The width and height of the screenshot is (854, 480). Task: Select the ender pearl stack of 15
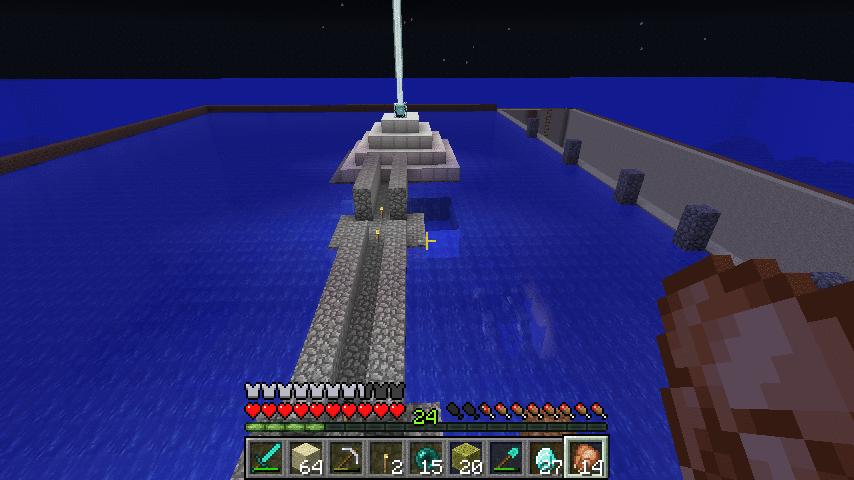click(x=427, y=458)
